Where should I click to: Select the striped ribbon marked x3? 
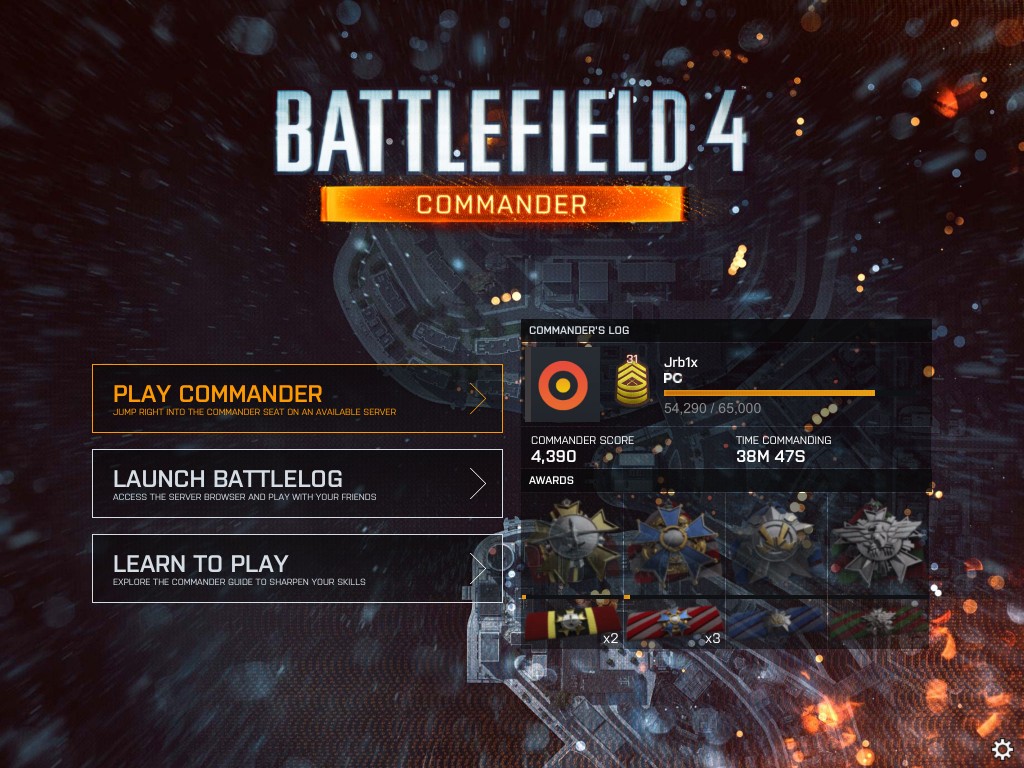click(x=675, y=624)
